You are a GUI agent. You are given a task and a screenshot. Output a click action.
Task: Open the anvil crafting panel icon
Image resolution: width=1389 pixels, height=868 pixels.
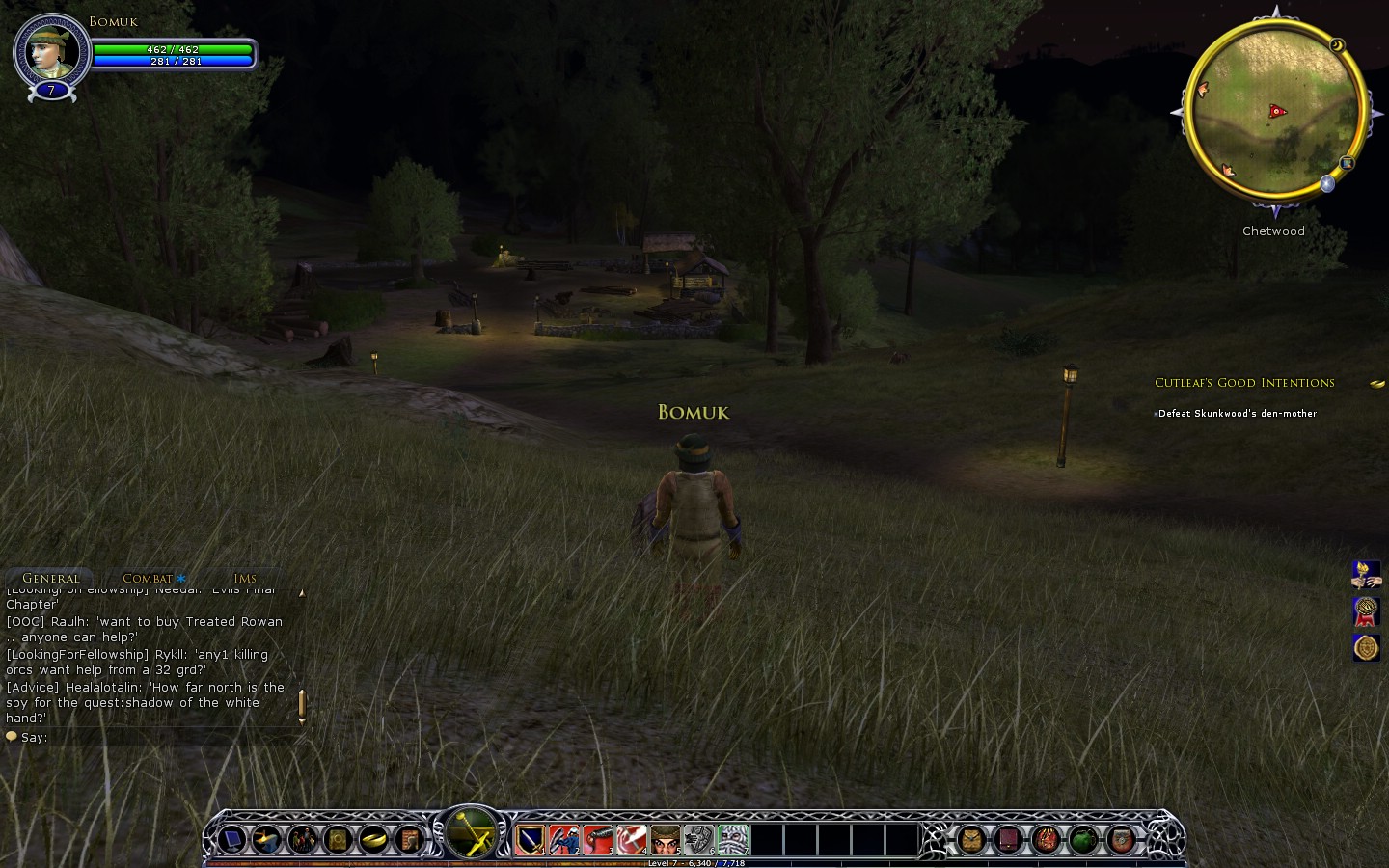coord(267,839)
